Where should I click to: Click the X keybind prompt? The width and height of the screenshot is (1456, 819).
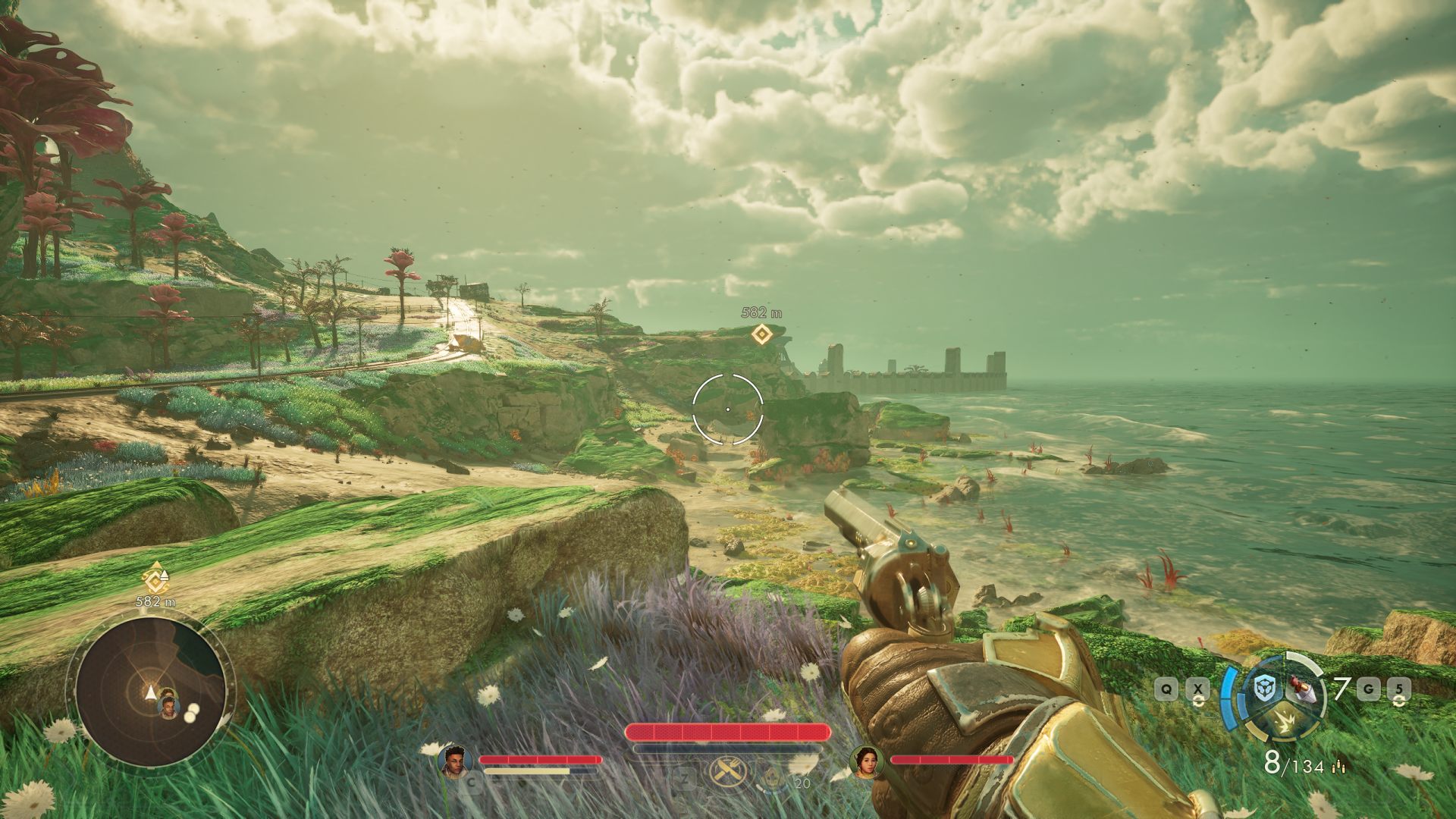click(x=1198, y=689)
